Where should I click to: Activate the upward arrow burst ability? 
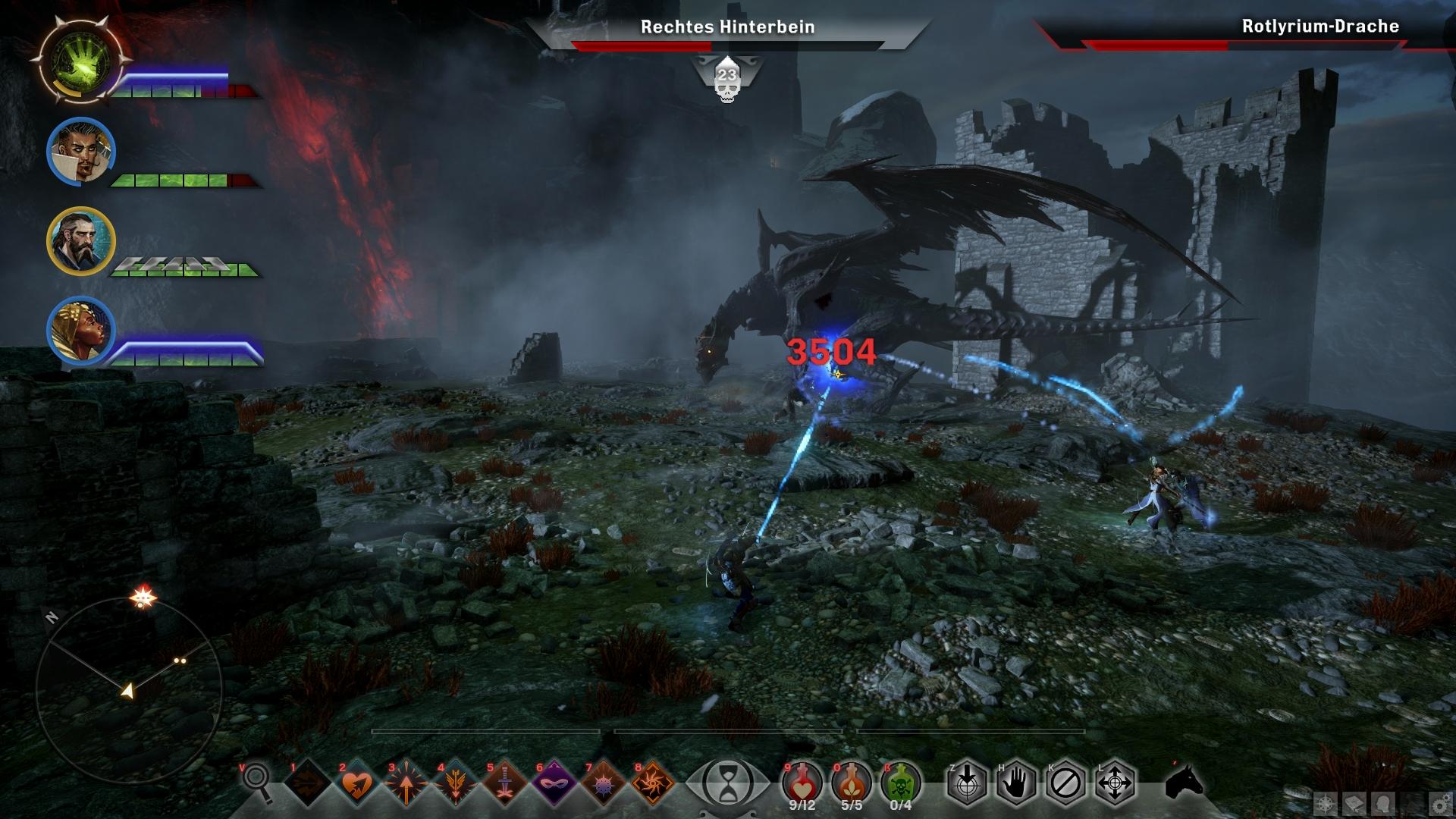point(405,782)
